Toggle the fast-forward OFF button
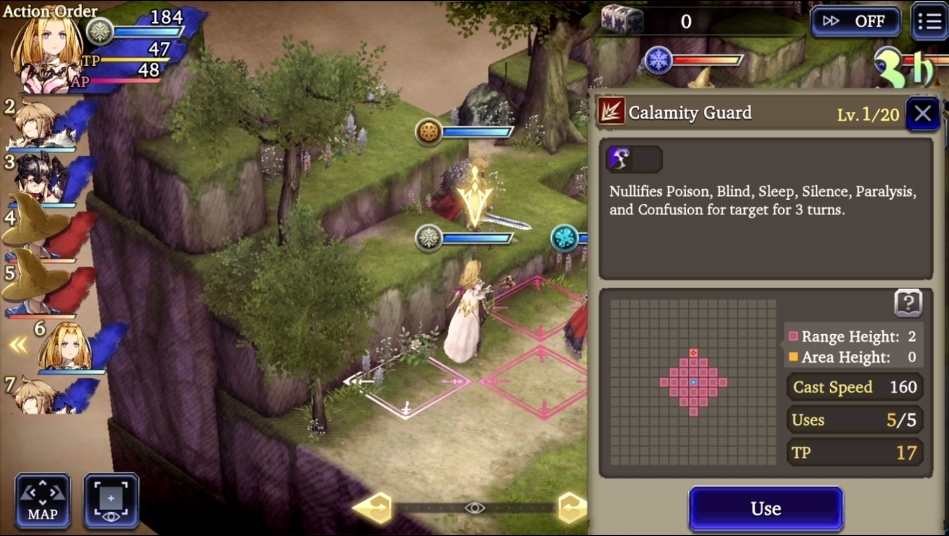949x536 pixels. coord(855,21)
